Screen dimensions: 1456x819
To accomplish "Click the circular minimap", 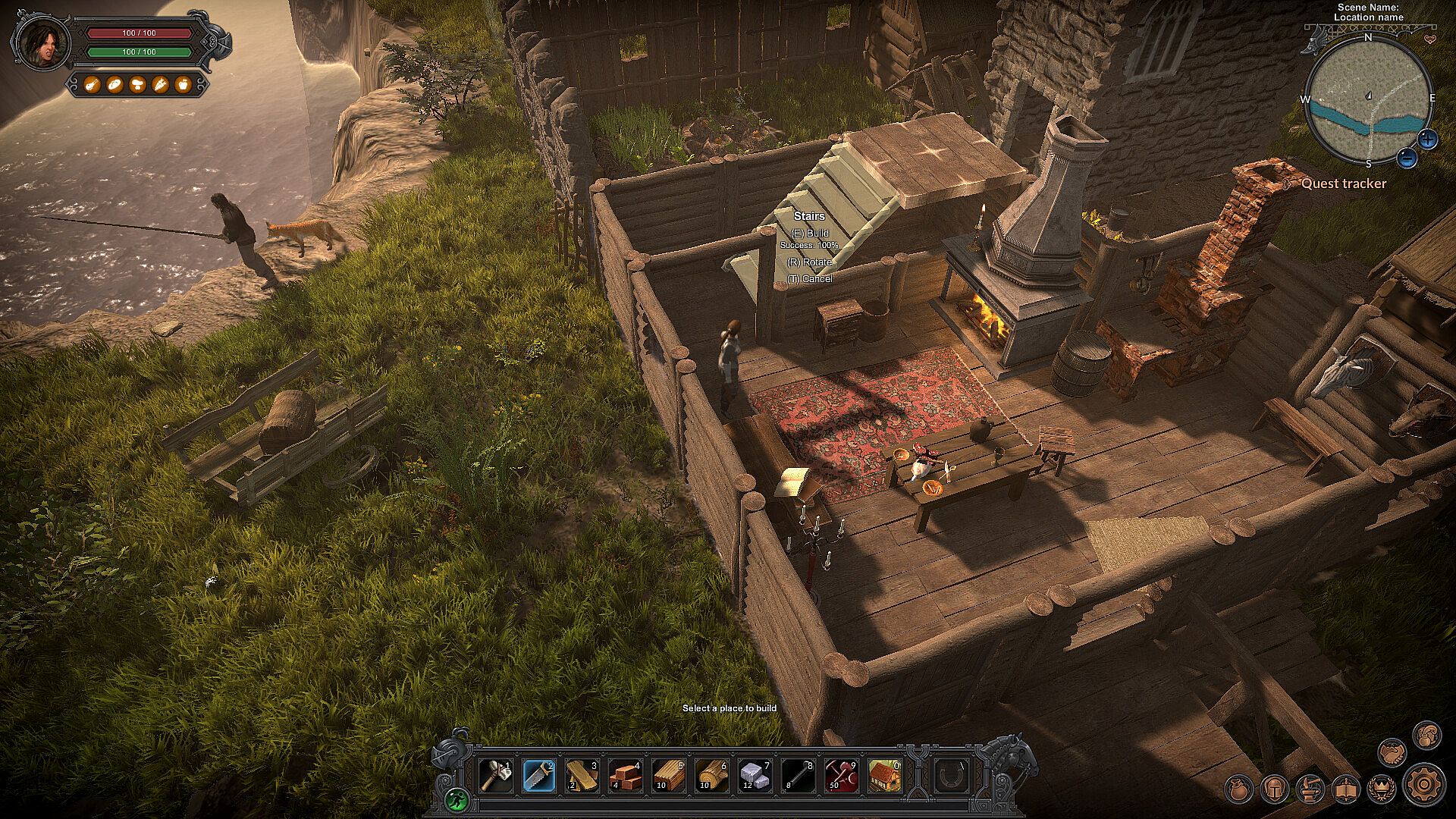I will (x=1368, y=99).
